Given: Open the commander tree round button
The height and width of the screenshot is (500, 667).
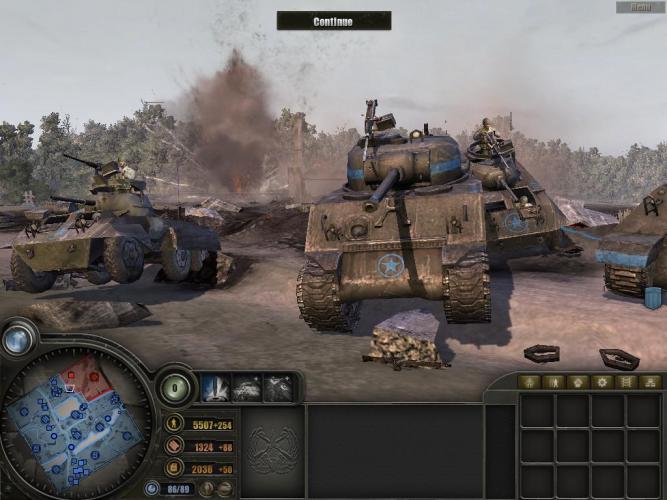Looking at the screenshot, I should (x=176, y=387).
